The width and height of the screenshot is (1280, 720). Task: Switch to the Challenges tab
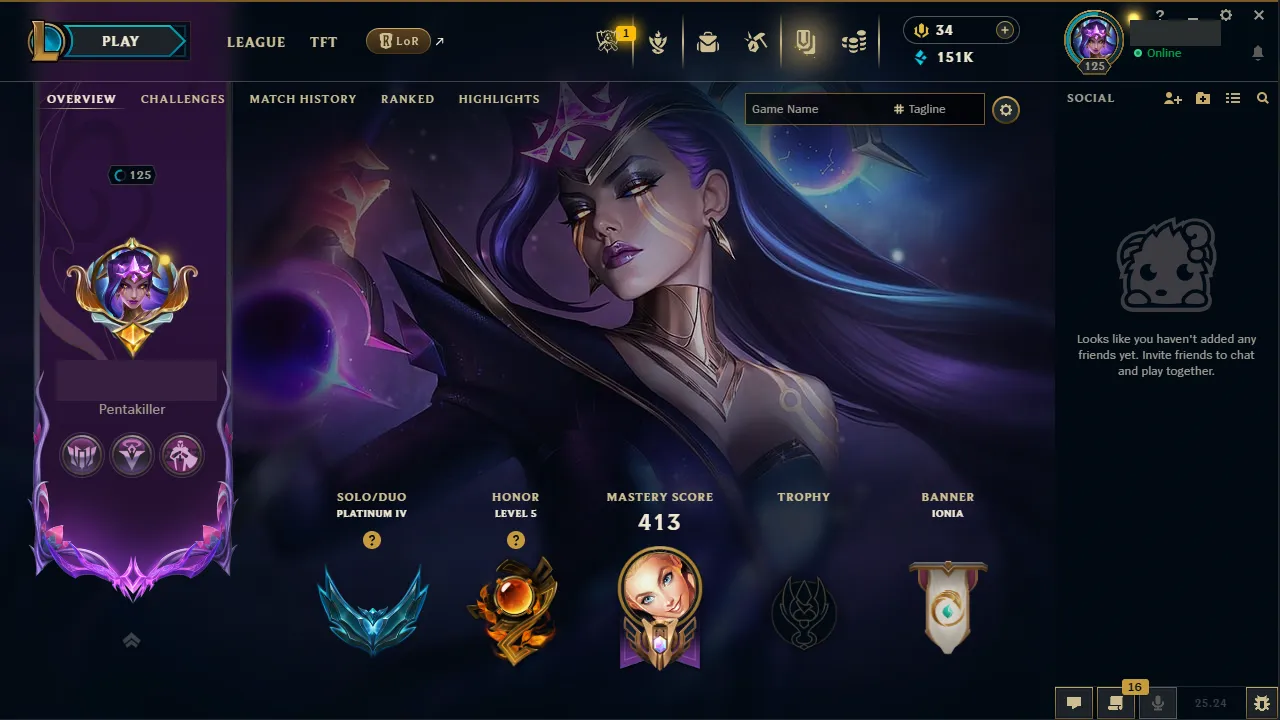(182, 99)
